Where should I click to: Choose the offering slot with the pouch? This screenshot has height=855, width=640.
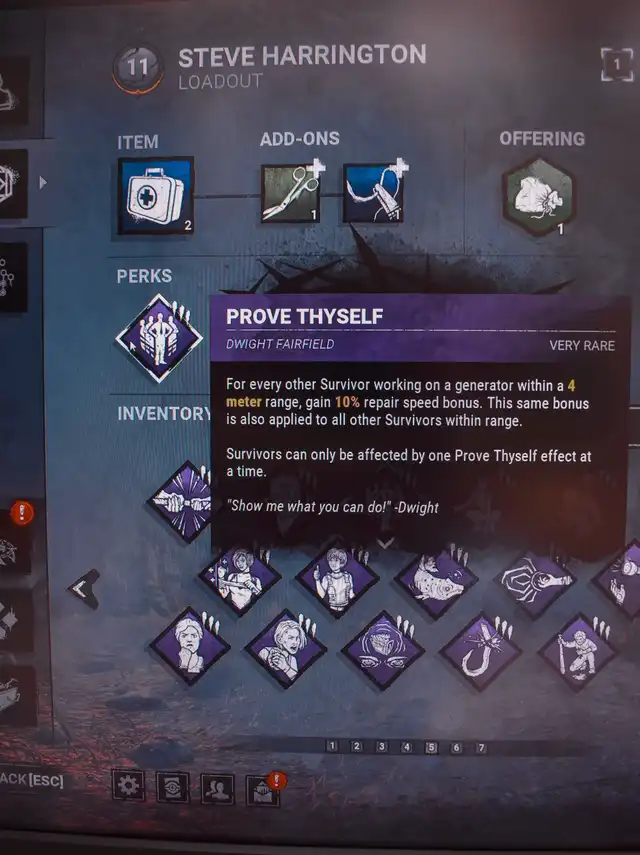point(538,197)
